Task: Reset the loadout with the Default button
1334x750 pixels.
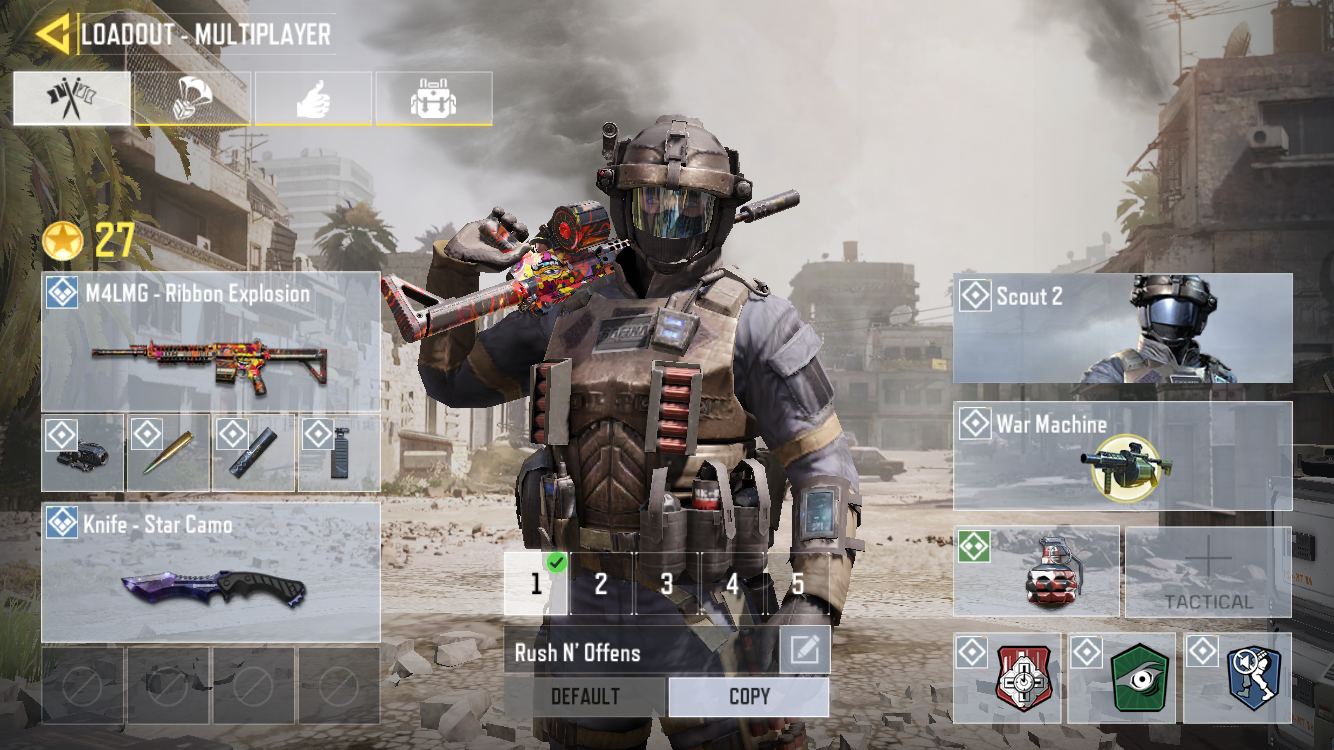Action: click(x=585, y=697)
